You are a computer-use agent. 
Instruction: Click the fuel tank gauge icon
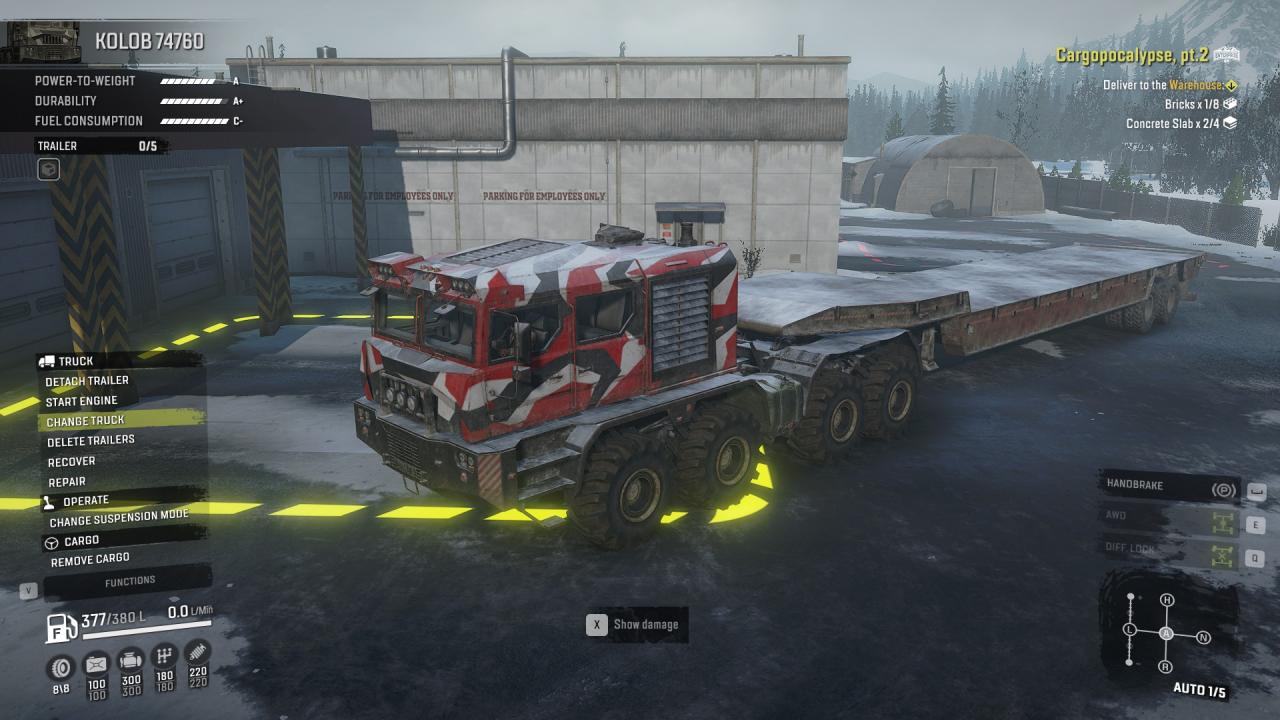pyautogui.click(x=62, y=628)
